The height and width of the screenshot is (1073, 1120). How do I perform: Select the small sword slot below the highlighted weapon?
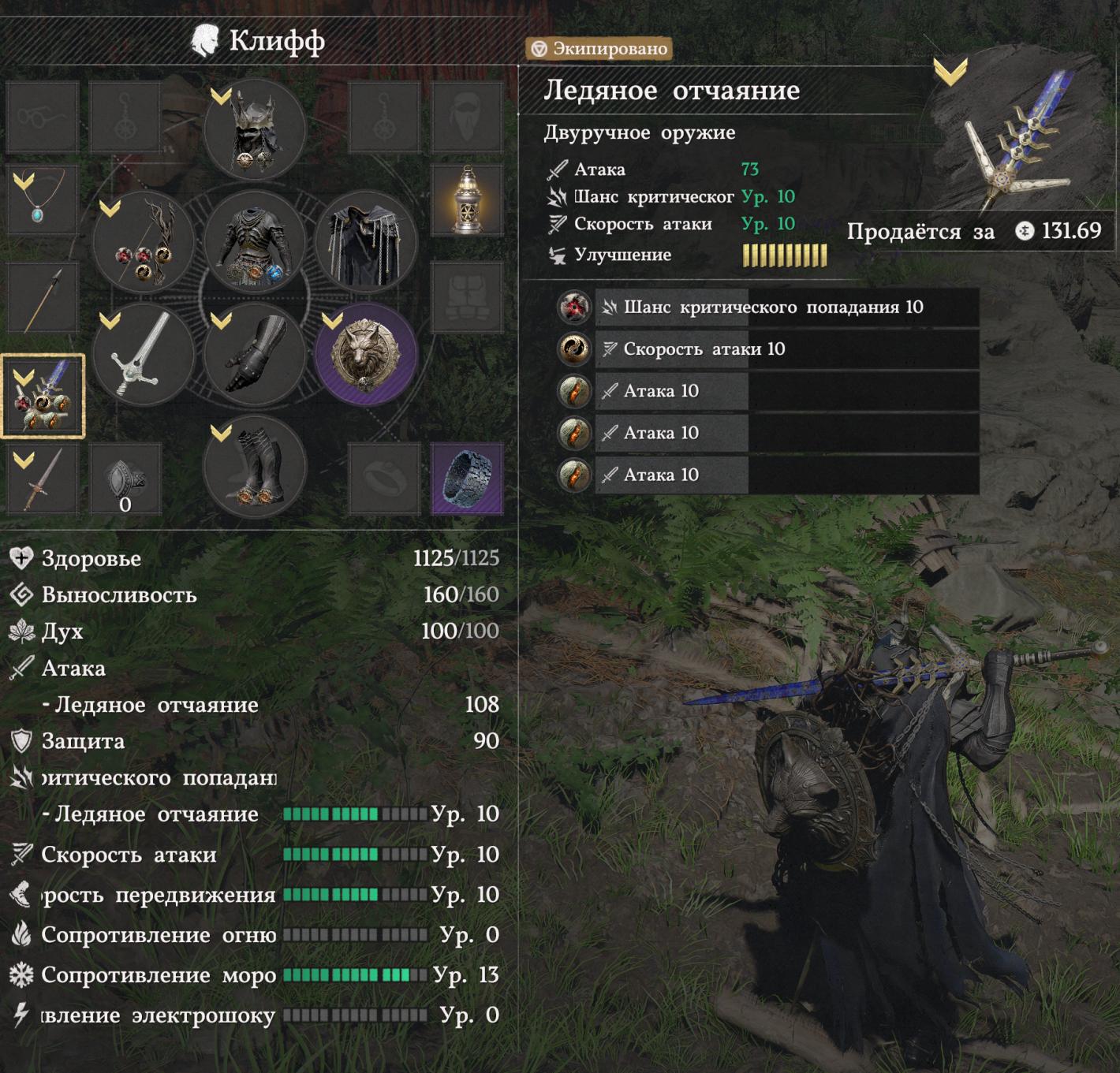click(43, 478)
